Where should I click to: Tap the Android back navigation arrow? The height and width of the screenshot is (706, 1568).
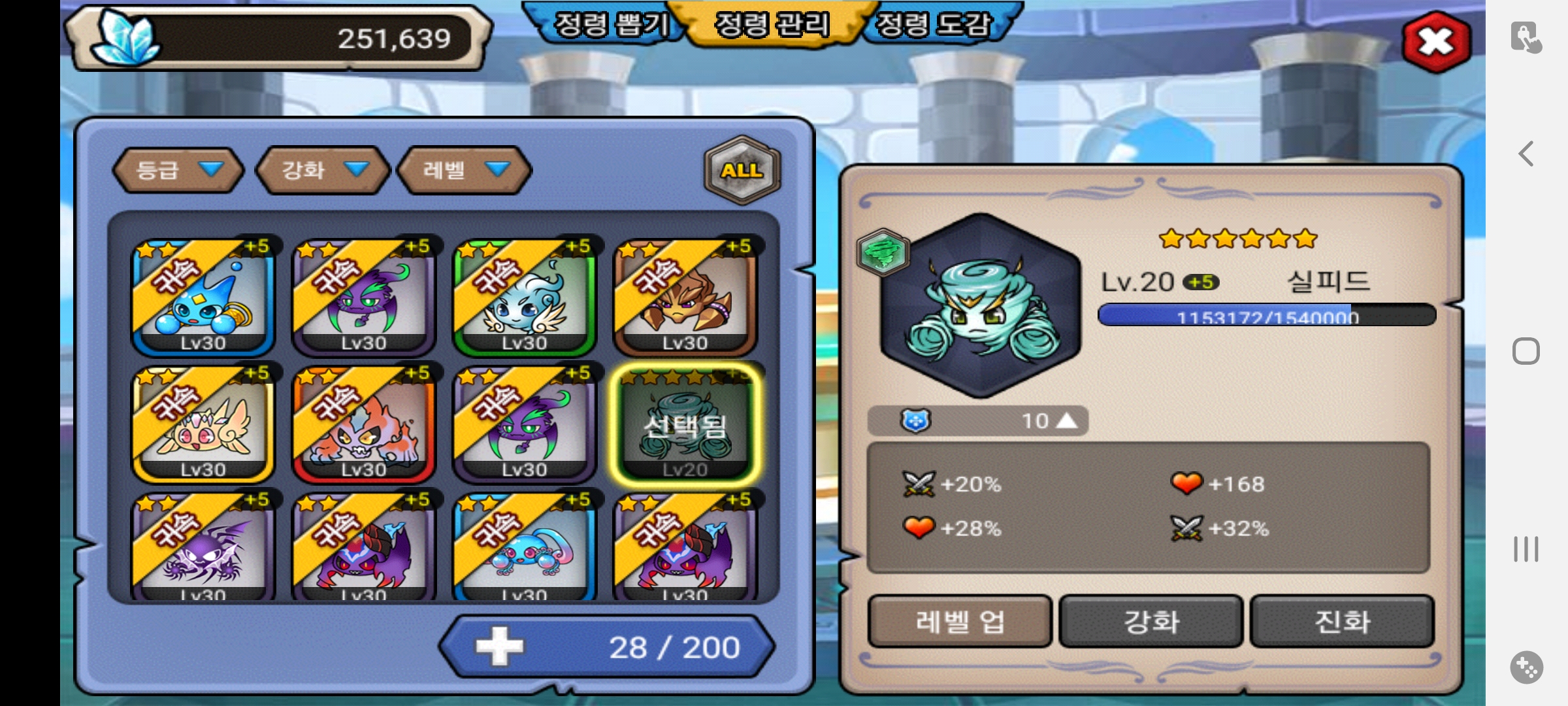pos(1526,154)
